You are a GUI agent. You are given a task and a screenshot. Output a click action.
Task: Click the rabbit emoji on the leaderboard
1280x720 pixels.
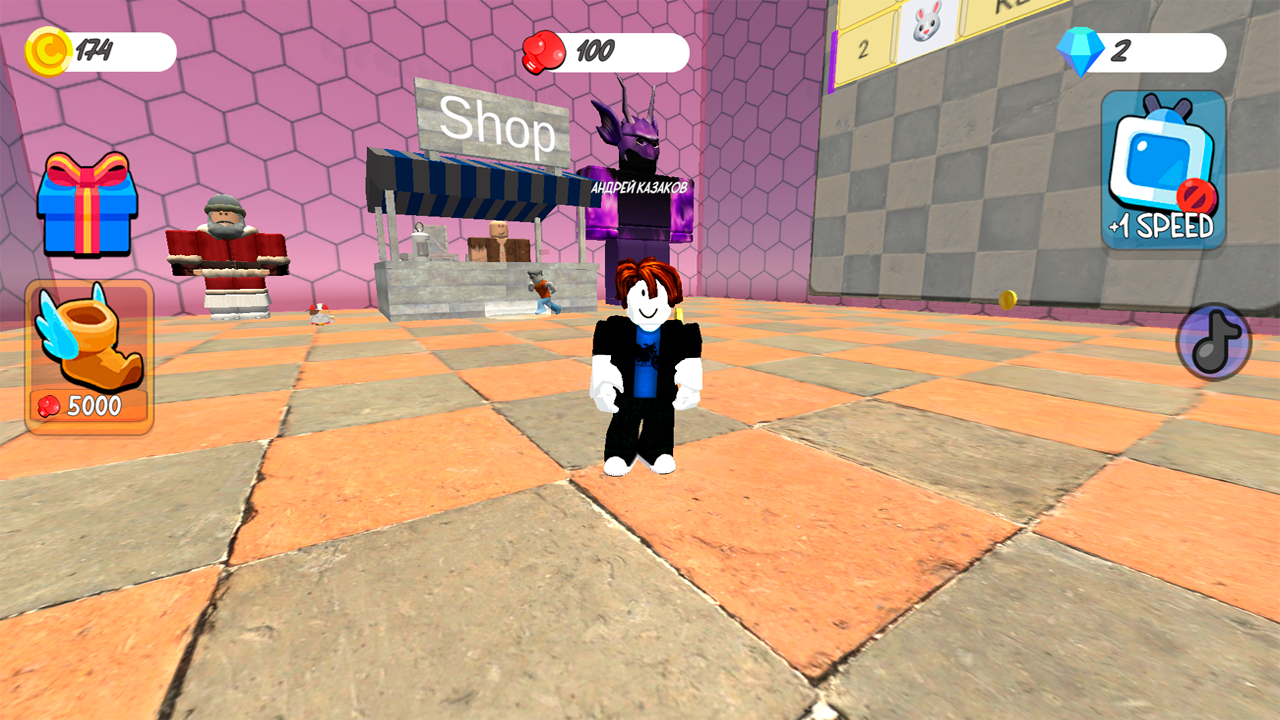[927, 24]
